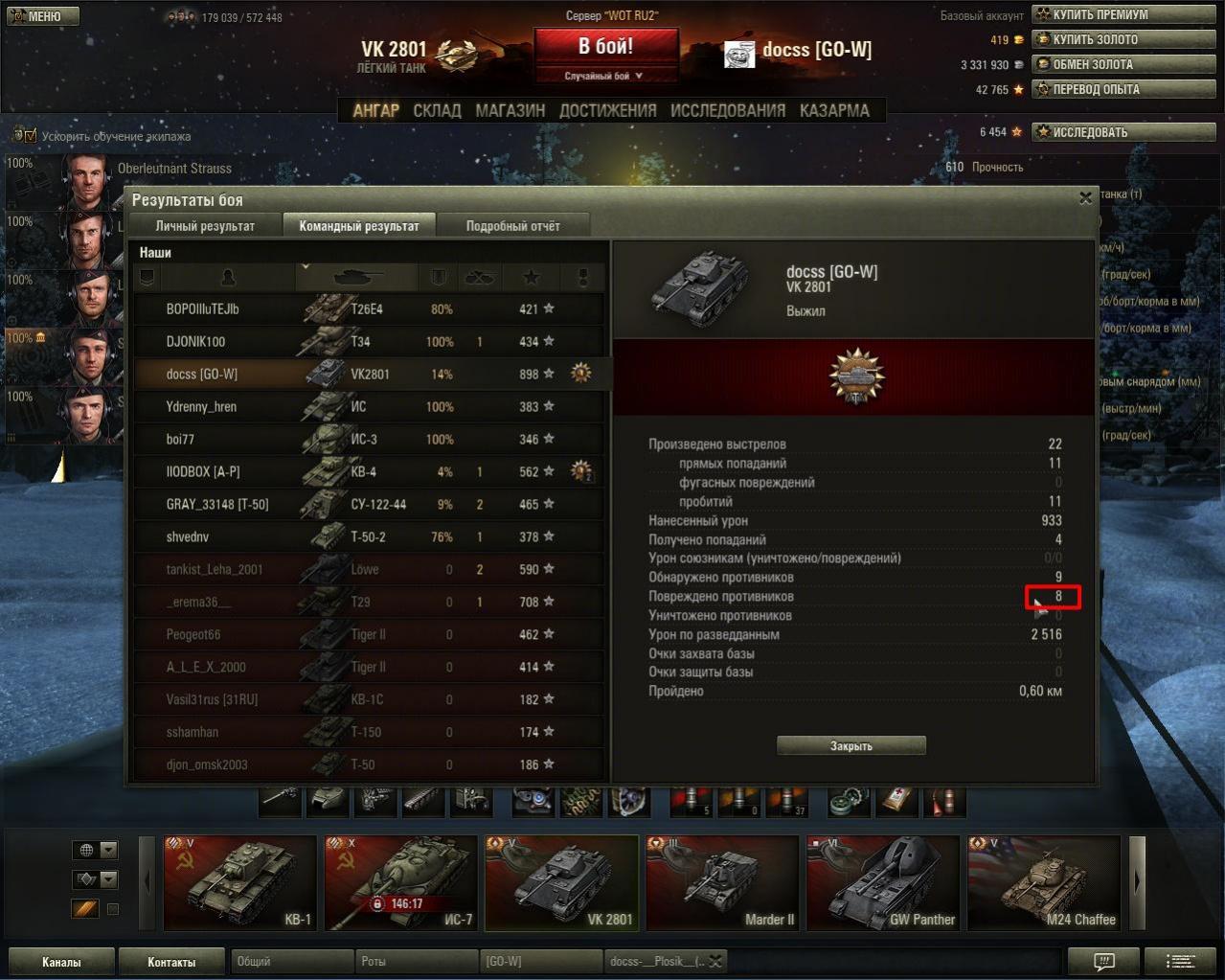The image size is (1225, 980).
Task: Start battle with В бой! button
Action: [x=605, y=46]
